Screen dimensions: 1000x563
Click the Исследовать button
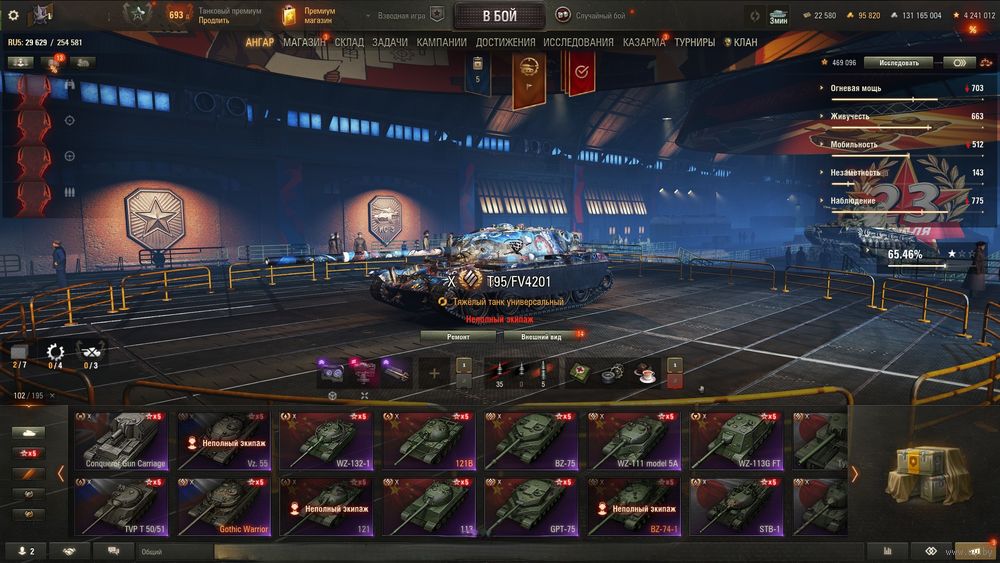[x=898, y=62]
